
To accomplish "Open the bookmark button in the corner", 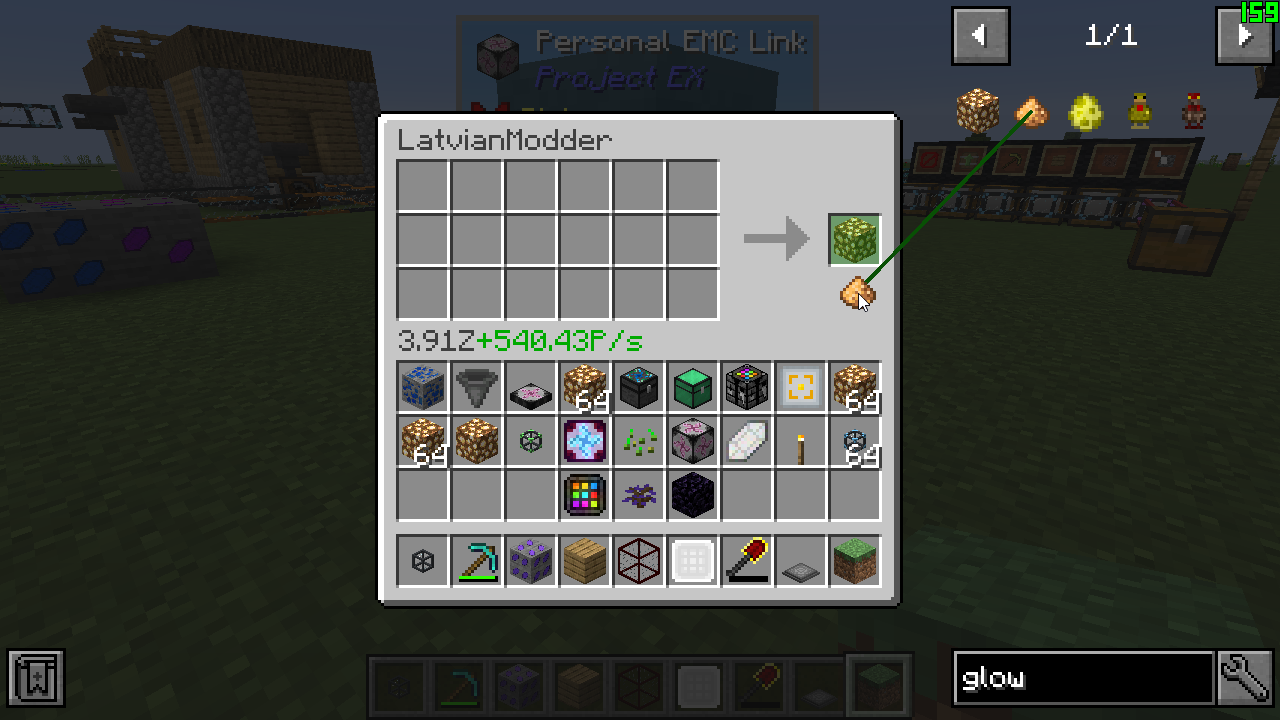I will (x=36, y=678).
